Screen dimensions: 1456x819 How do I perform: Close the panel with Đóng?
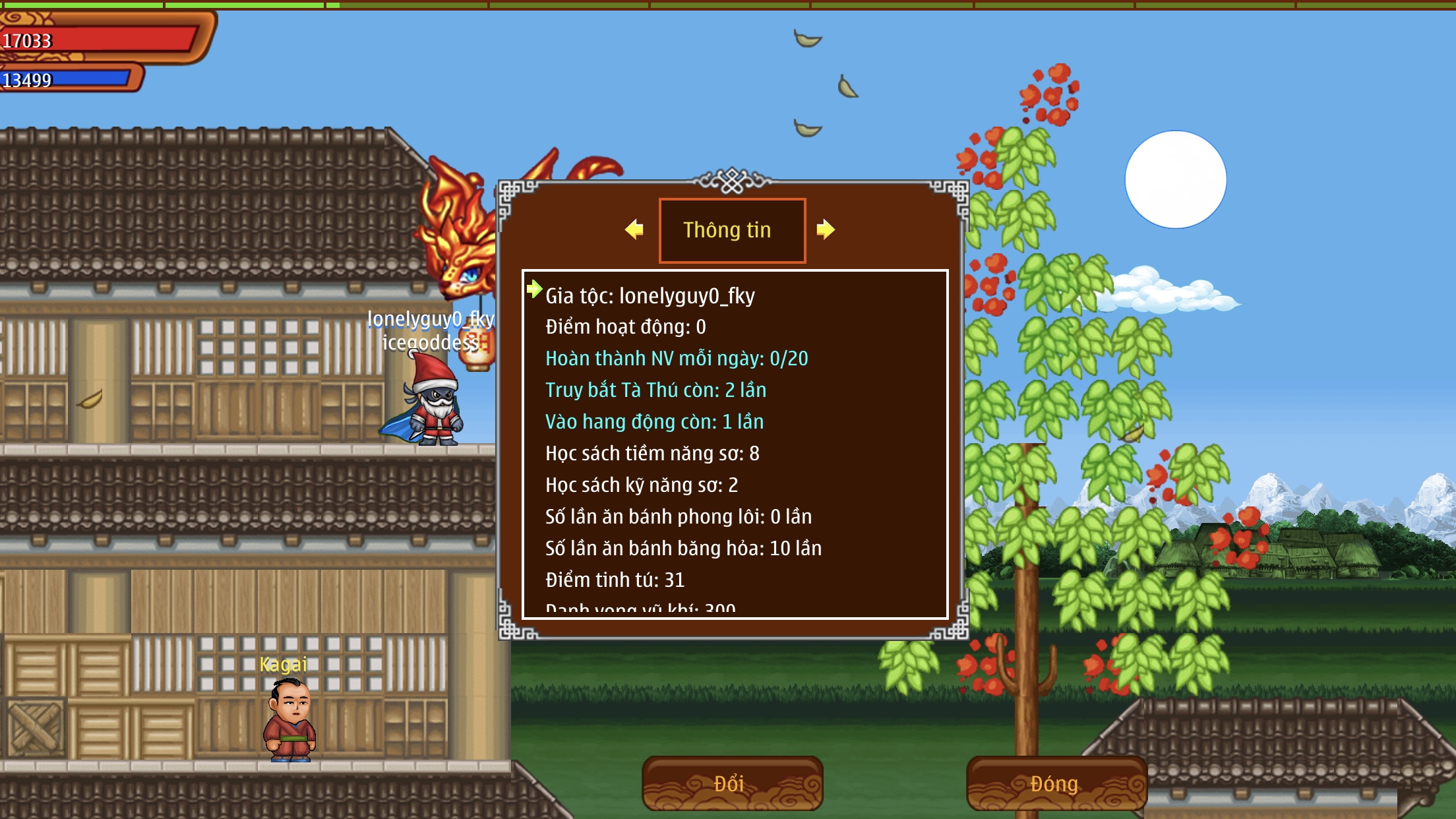tap(1056, 783)
